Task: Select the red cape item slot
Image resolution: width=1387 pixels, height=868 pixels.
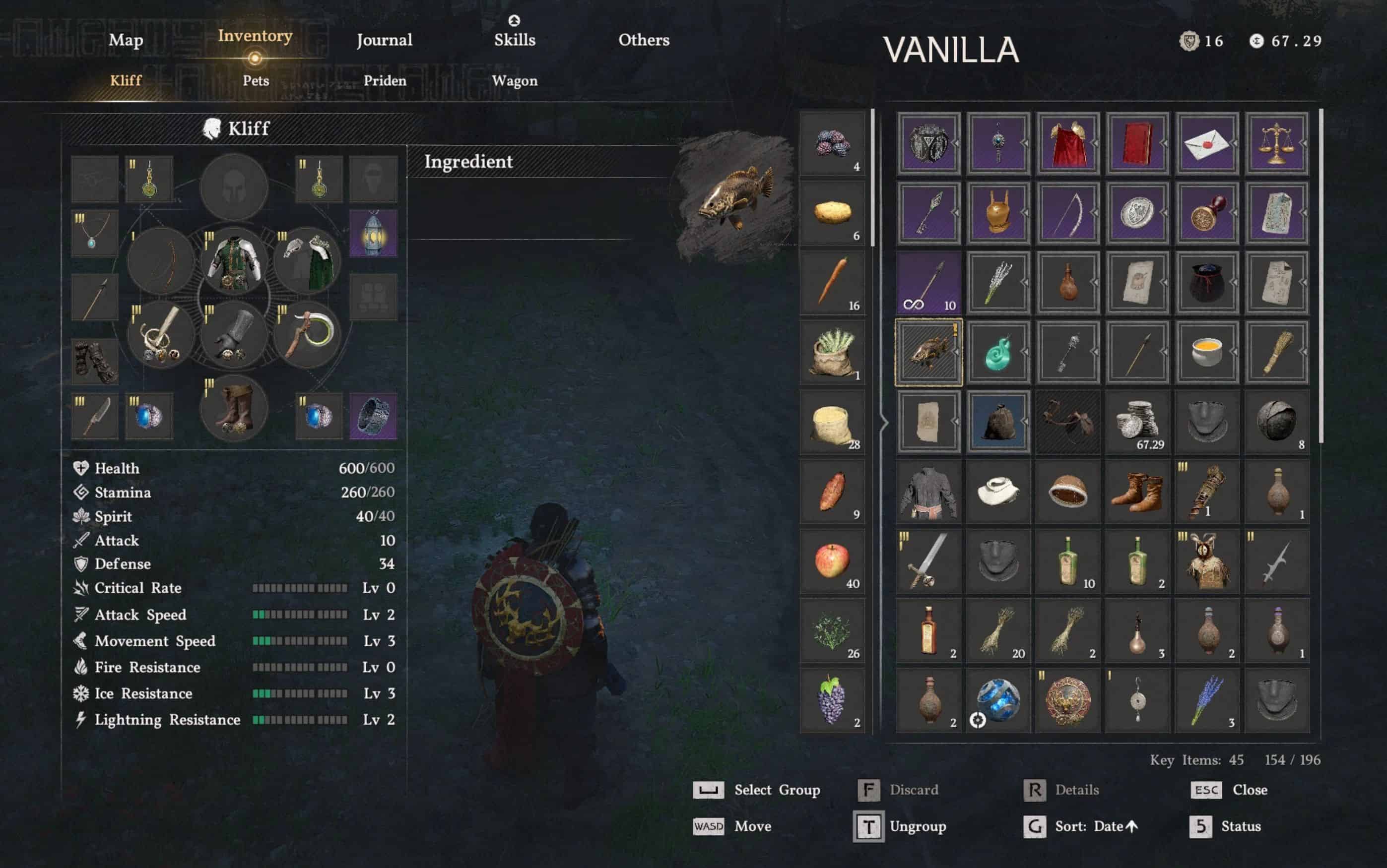Action: [1068, 143]
